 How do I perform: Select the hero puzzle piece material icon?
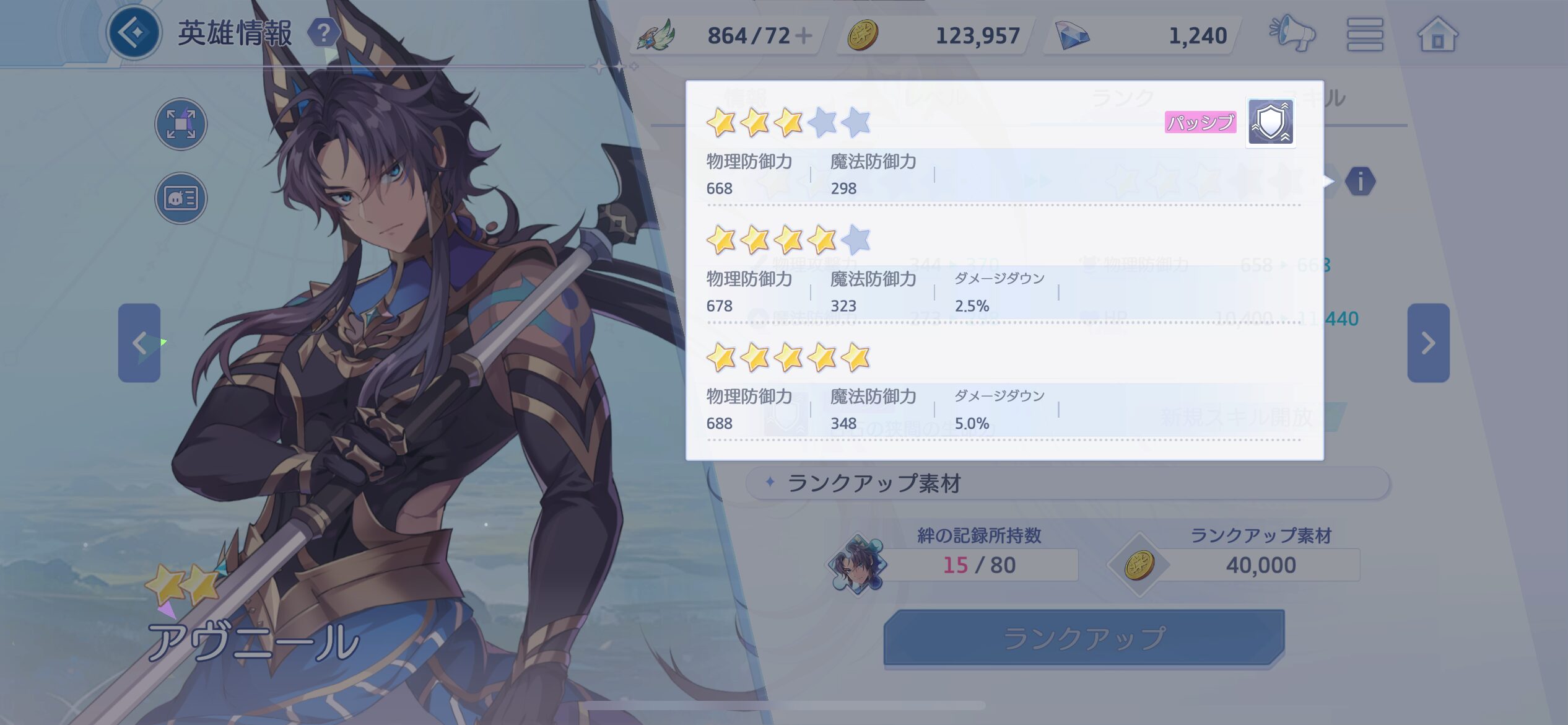(858, 564)
